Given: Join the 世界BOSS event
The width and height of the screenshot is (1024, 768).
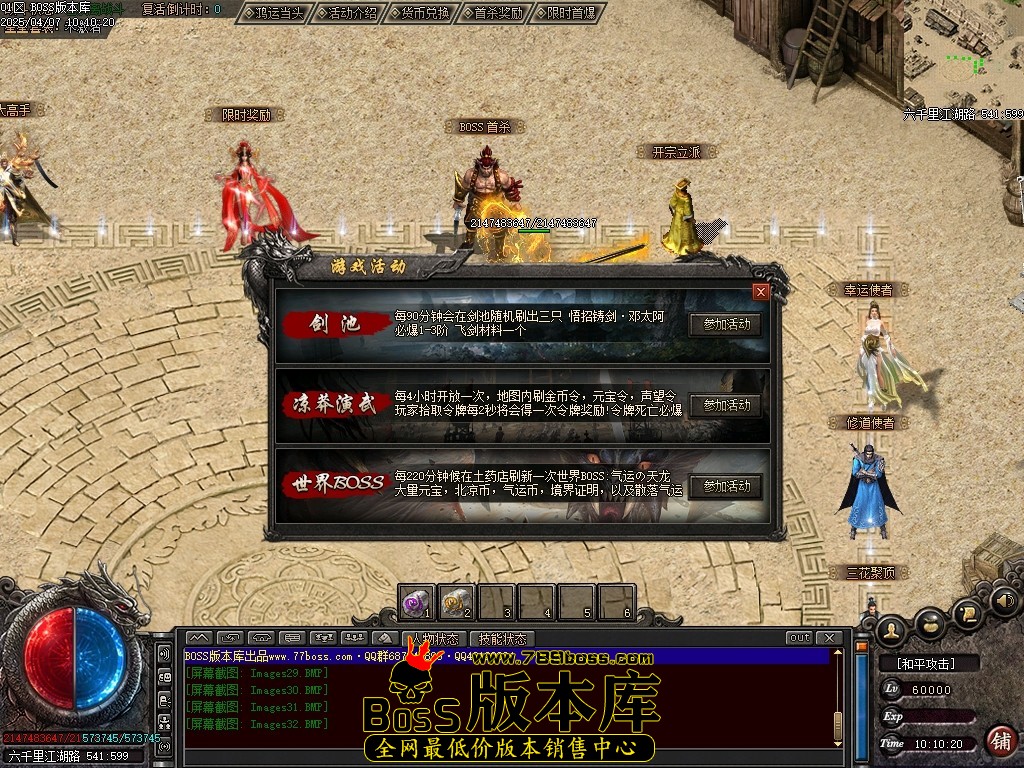Looking at the screenshot, I should coord(726,486).
